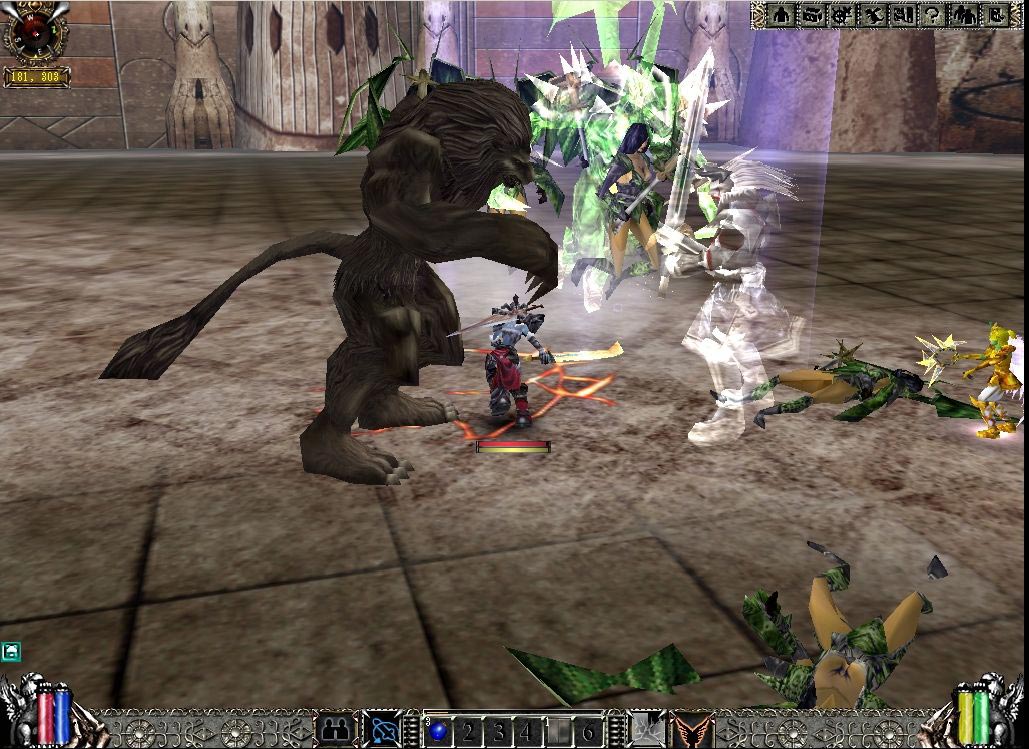Select hotbar slot number 6
The height and width of the screenshot is (749, 1029).
(x=589, y=729)
